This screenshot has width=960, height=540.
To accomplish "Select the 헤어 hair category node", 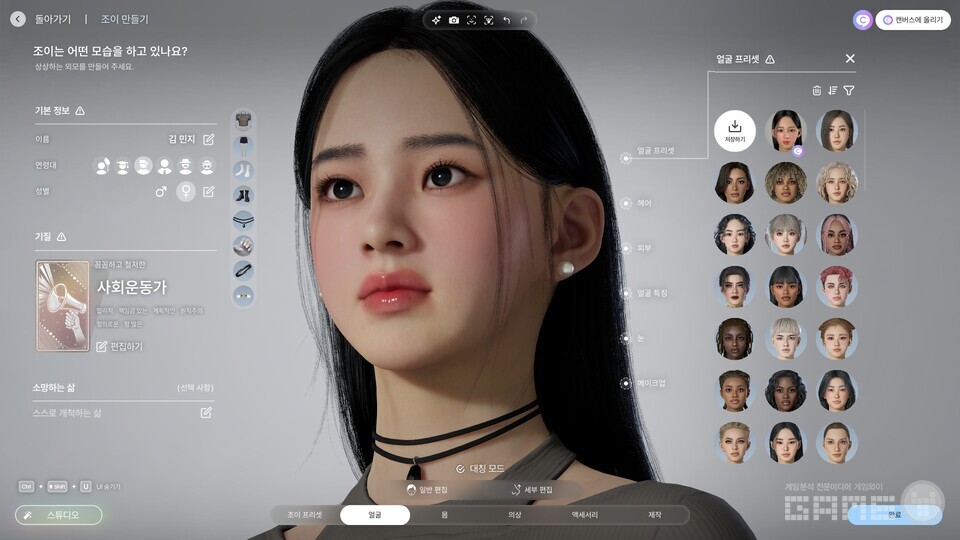I will (626, 203).
